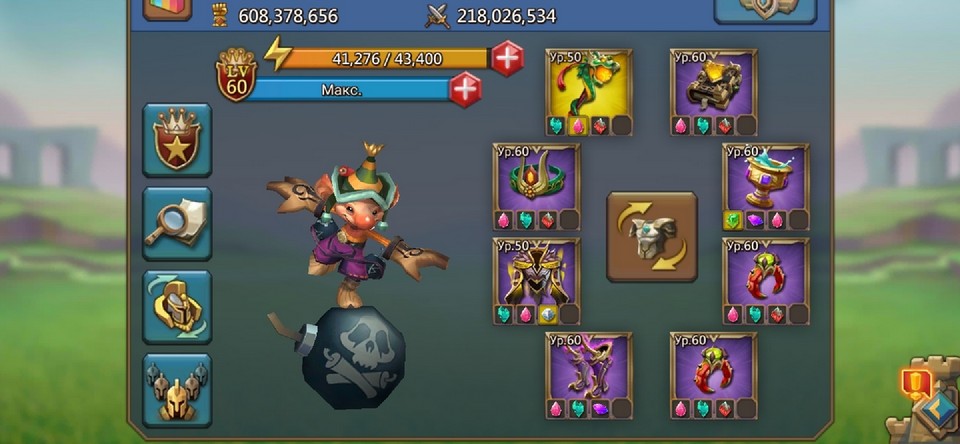Add energy with the red plus button

(x=507, y=59)
